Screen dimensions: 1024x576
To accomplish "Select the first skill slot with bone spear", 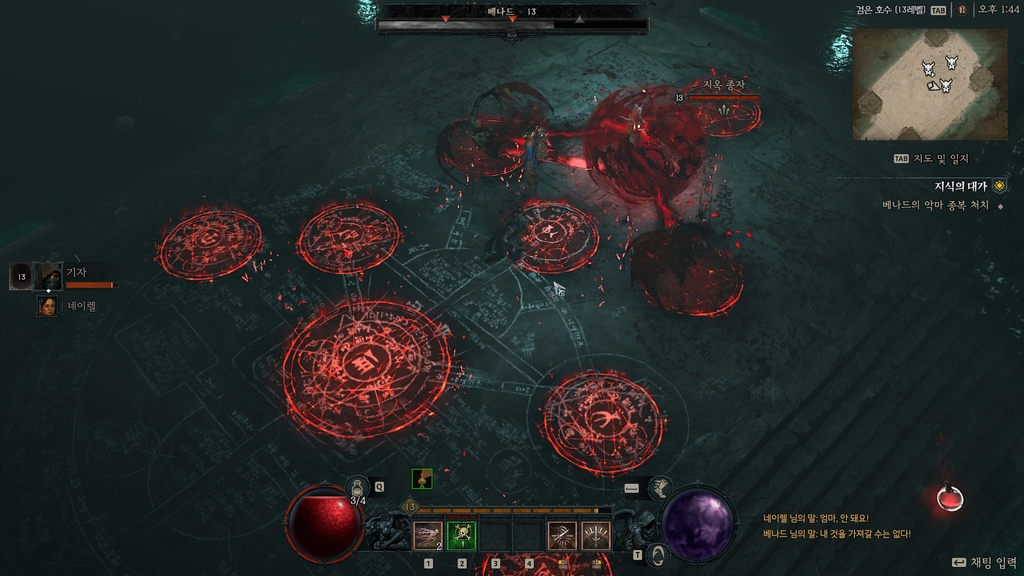I will point(428,536).
